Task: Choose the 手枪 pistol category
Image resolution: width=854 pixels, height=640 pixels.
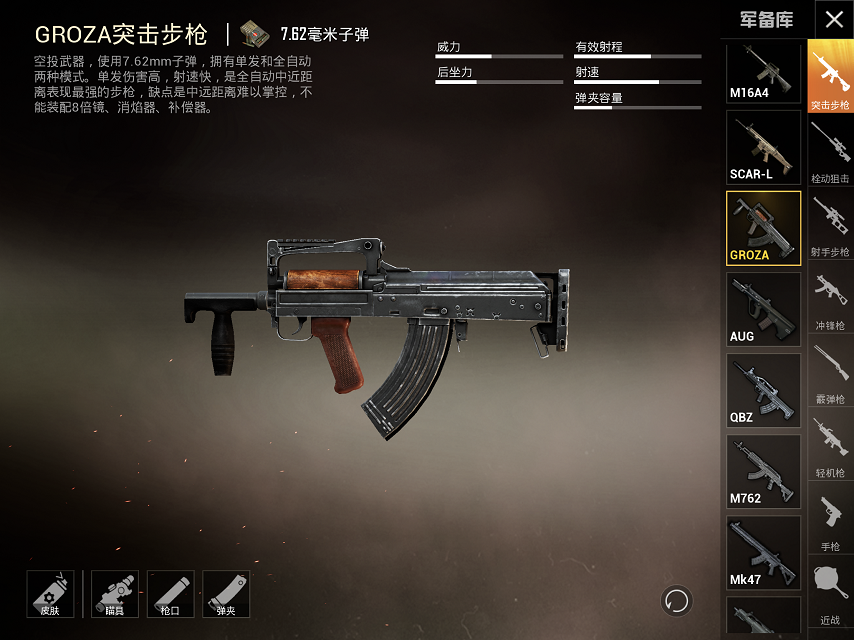Action: pos(830,518)
